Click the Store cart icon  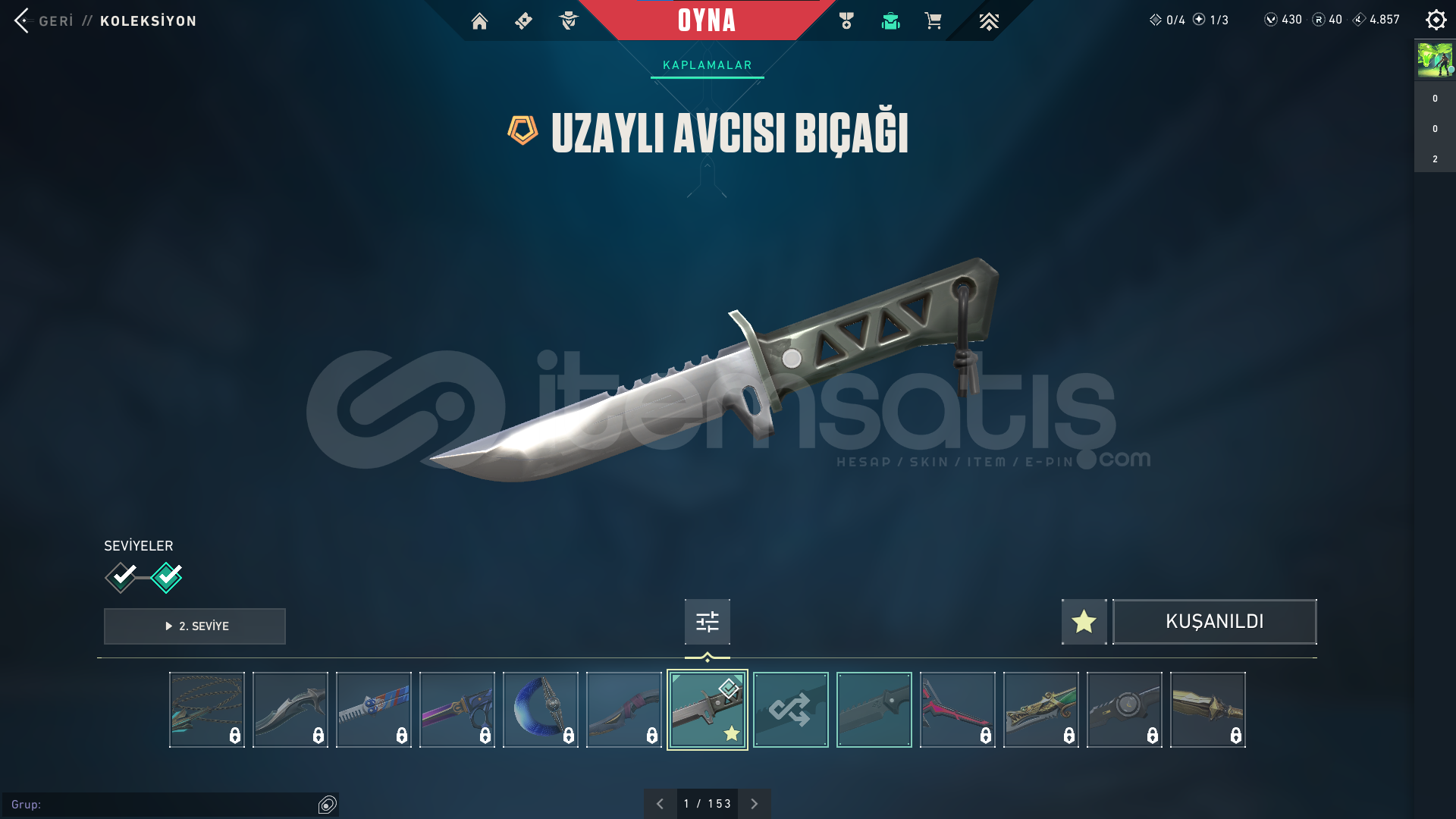click(934, 21)
